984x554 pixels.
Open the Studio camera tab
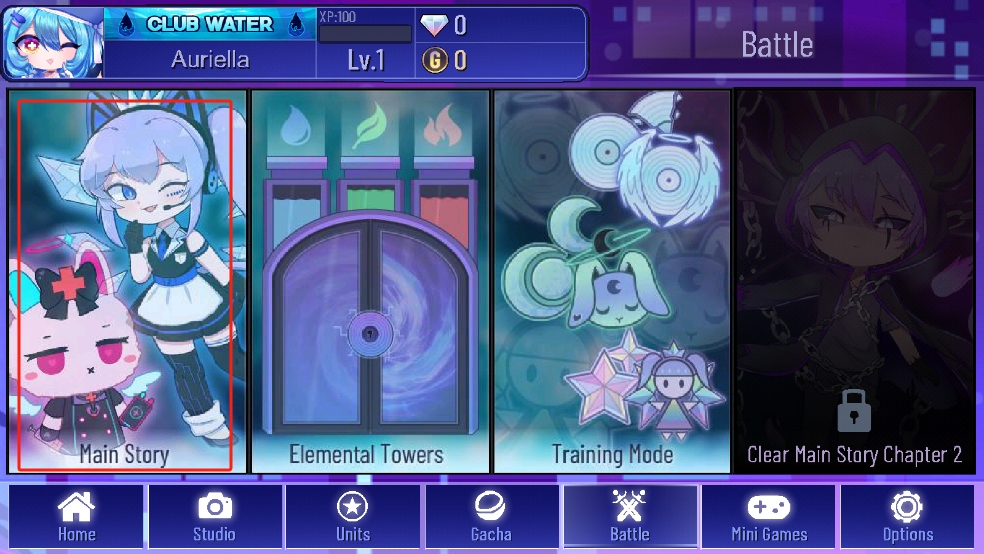click(214, 517)
